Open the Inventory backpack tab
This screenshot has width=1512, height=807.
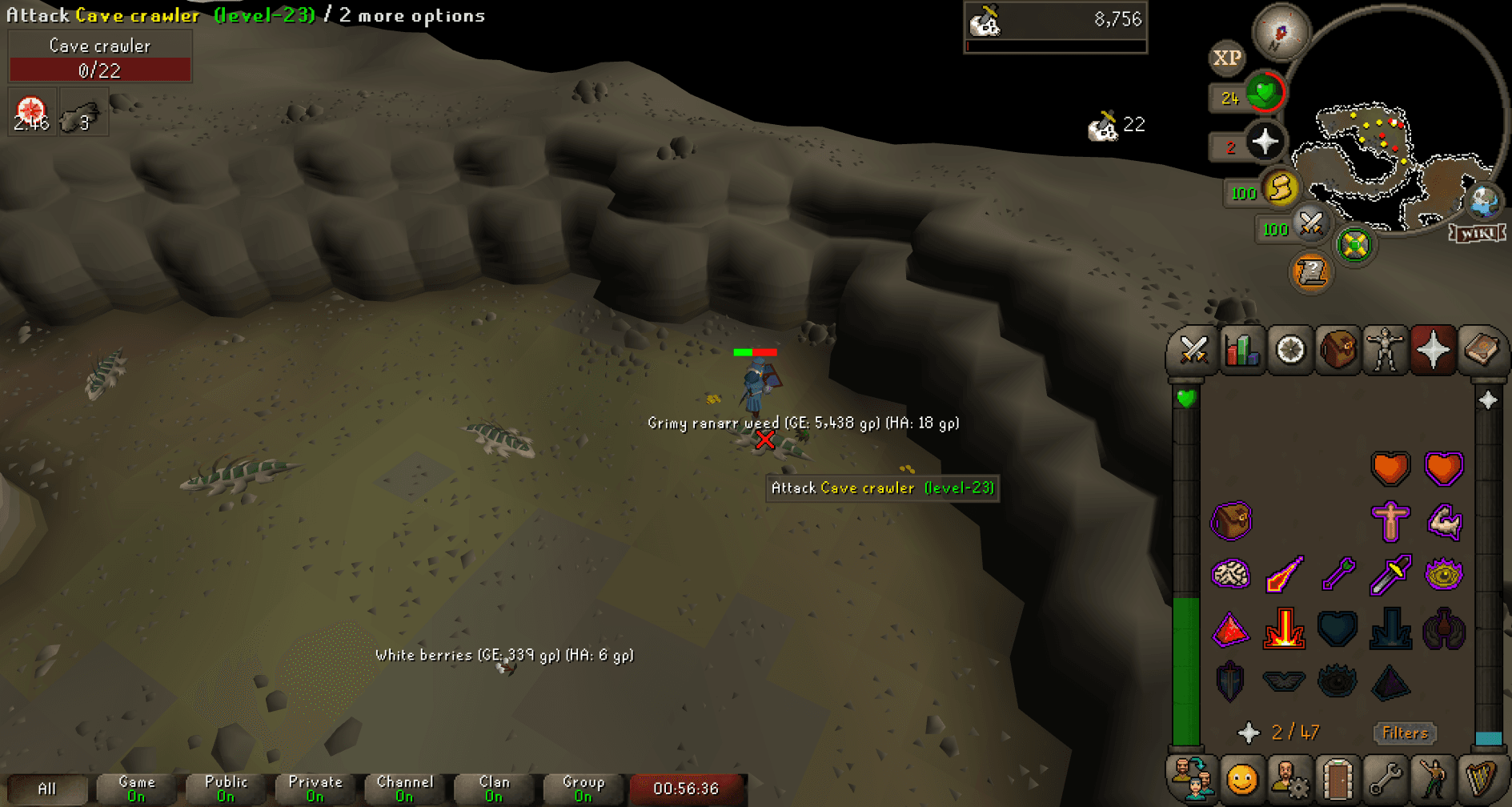1338,350
